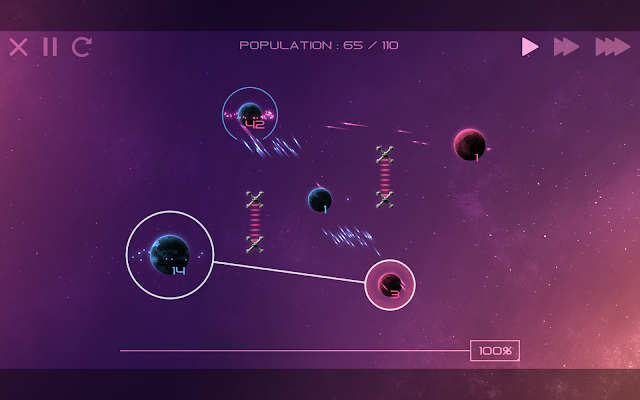The image size is (640, 400).
Task: Set double speed with two arrows
Action: 566,46
